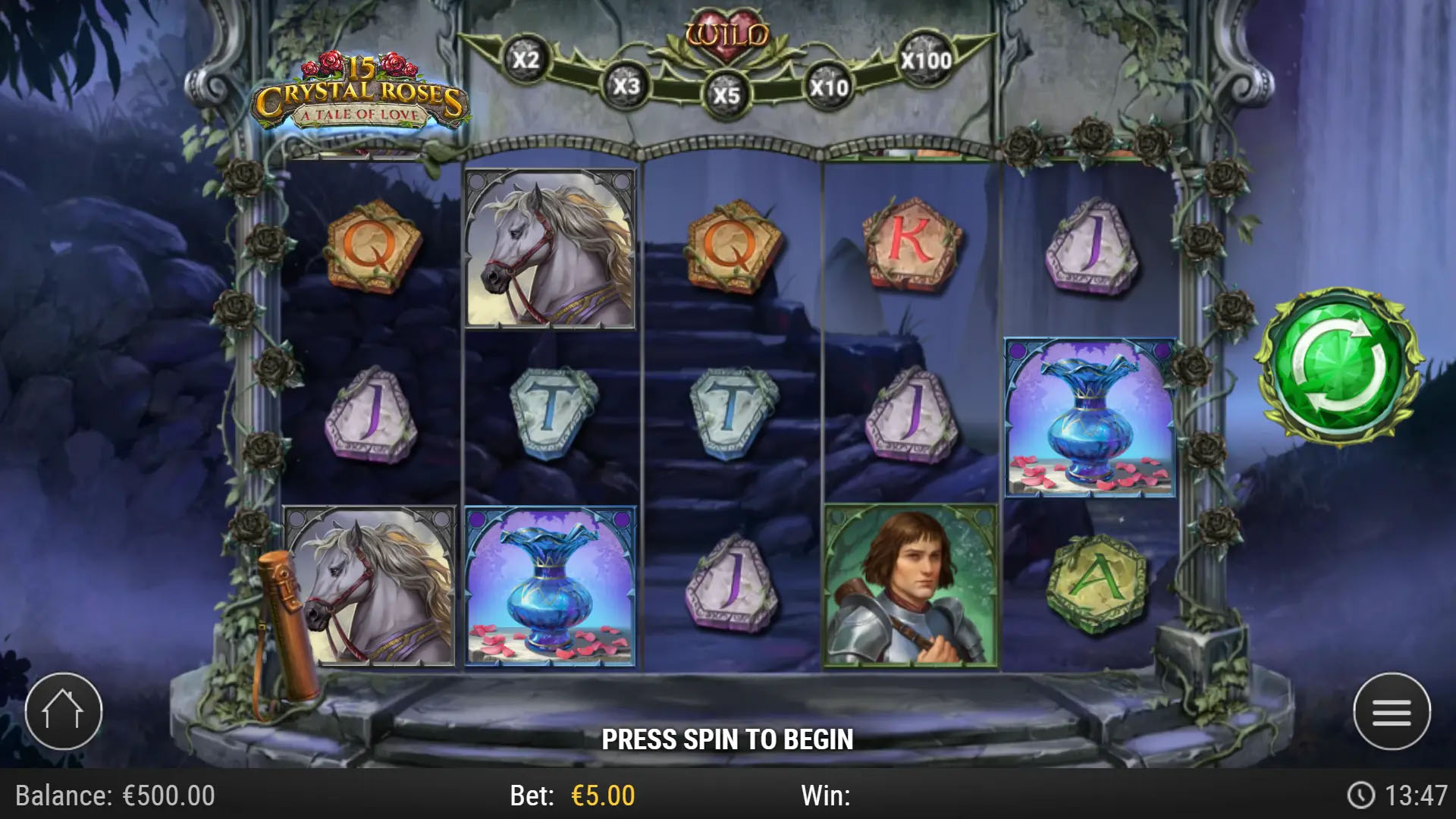Open the hamburger menu options

tap(1392, 709)
